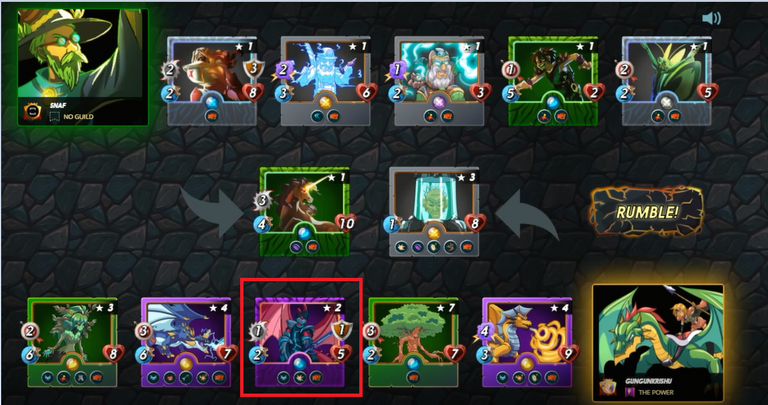Choose the blue dragon card
The width and height of the screenshot is (768, 405).
pos(187,341)
